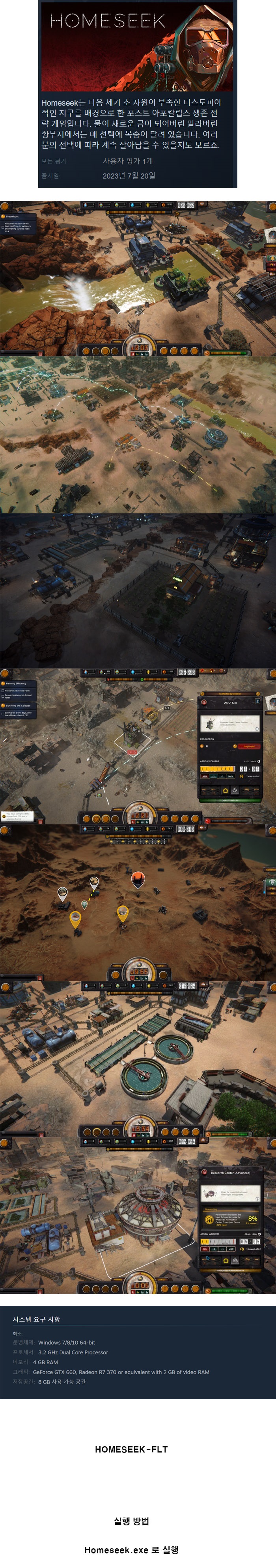The image size is (276, 1568).
Task: Choose the 8% research upgrade in Research Center
Action: (231, 1219)
